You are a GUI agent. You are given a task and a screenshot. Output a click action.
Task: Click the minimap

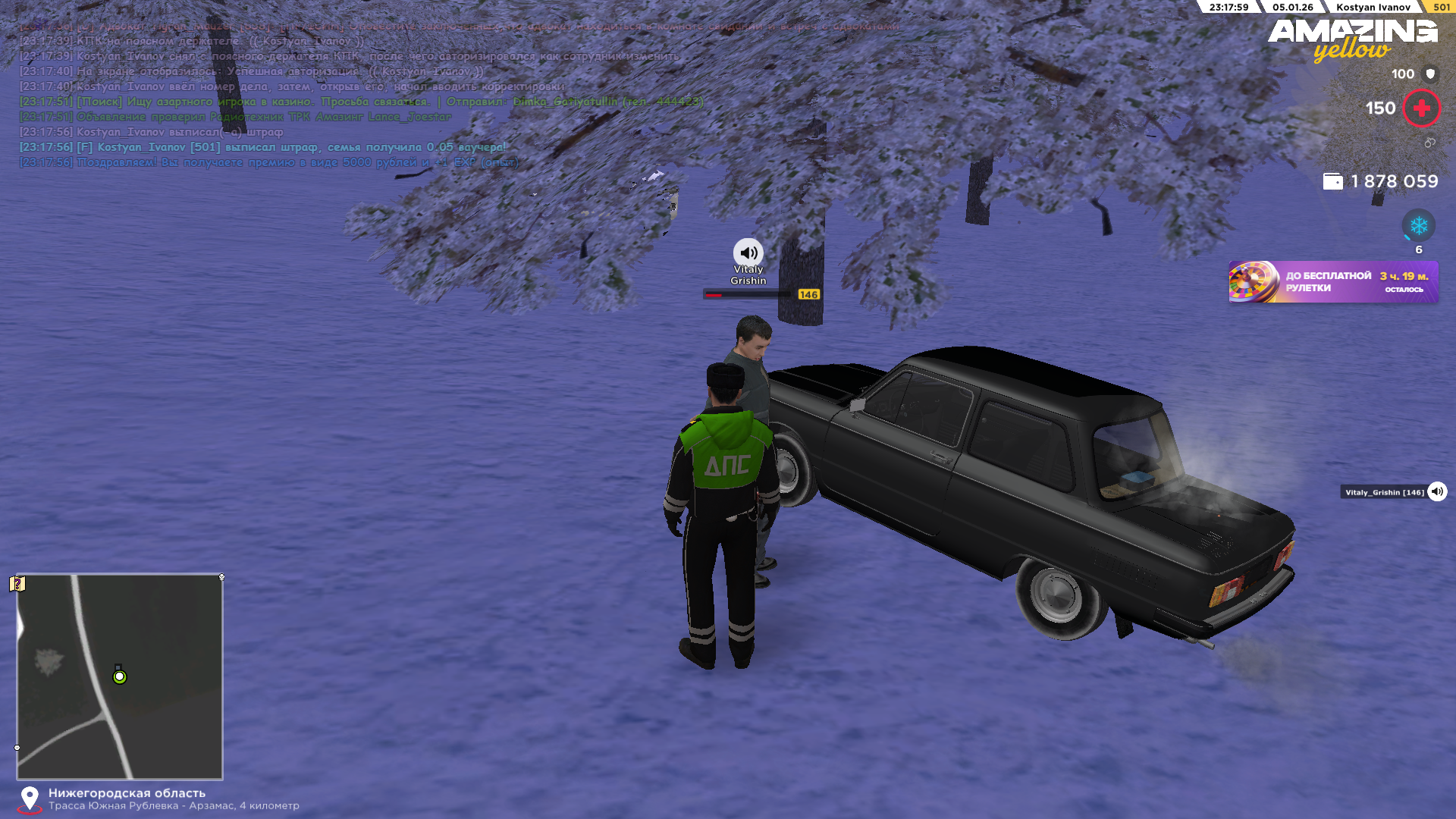coord(120,676)
